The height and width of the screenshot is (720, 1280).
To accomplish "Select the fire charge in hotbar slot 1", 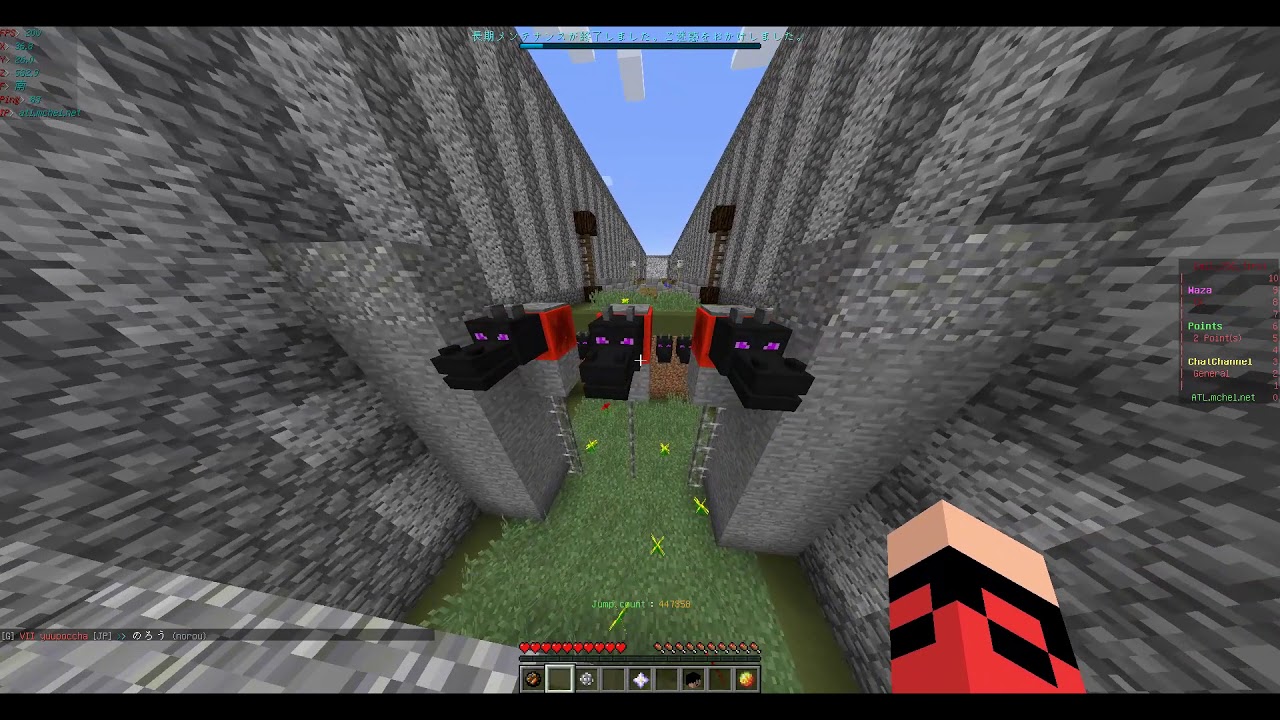I will [x=532, y=679].
